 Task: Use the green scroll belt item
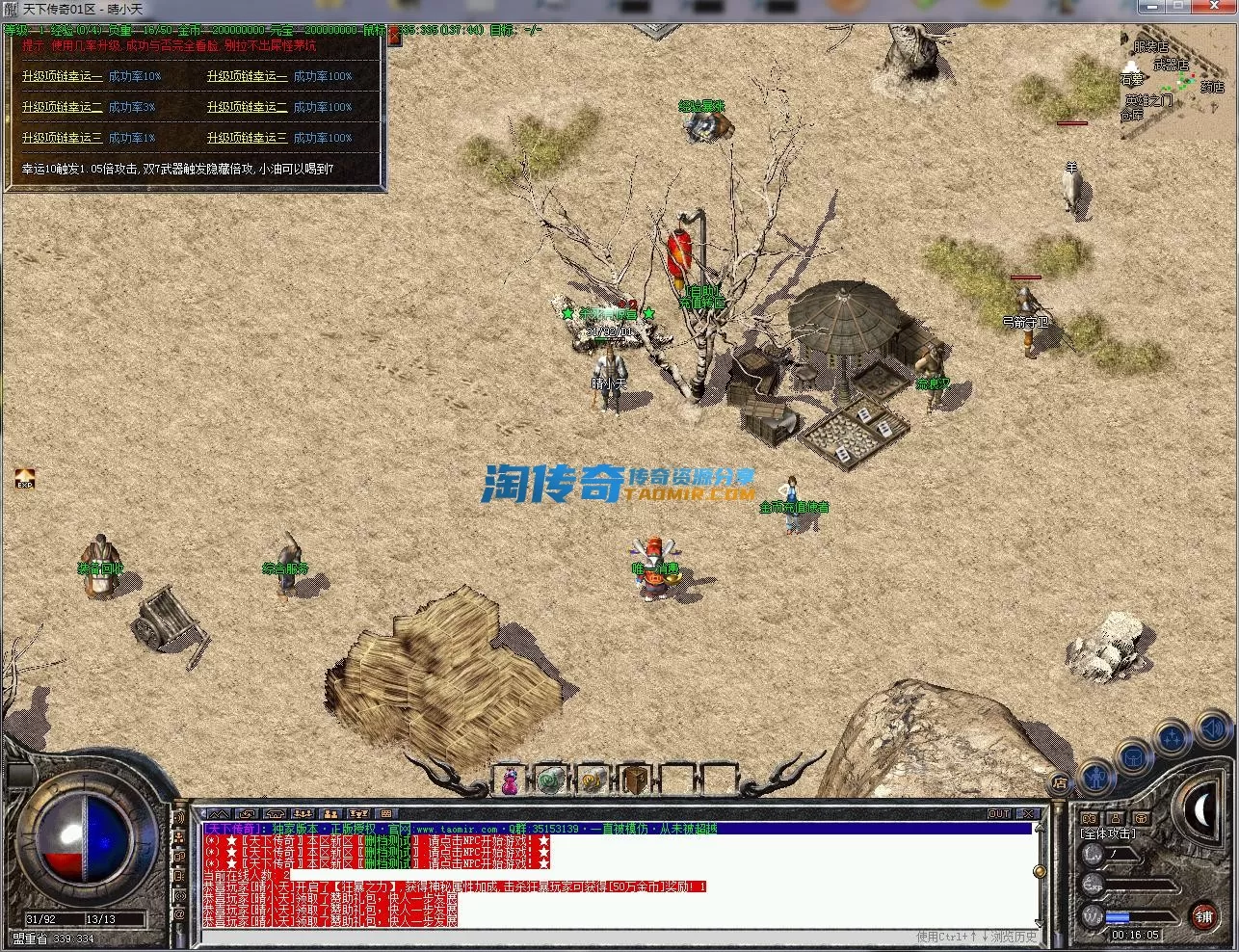tap(551, 780)
